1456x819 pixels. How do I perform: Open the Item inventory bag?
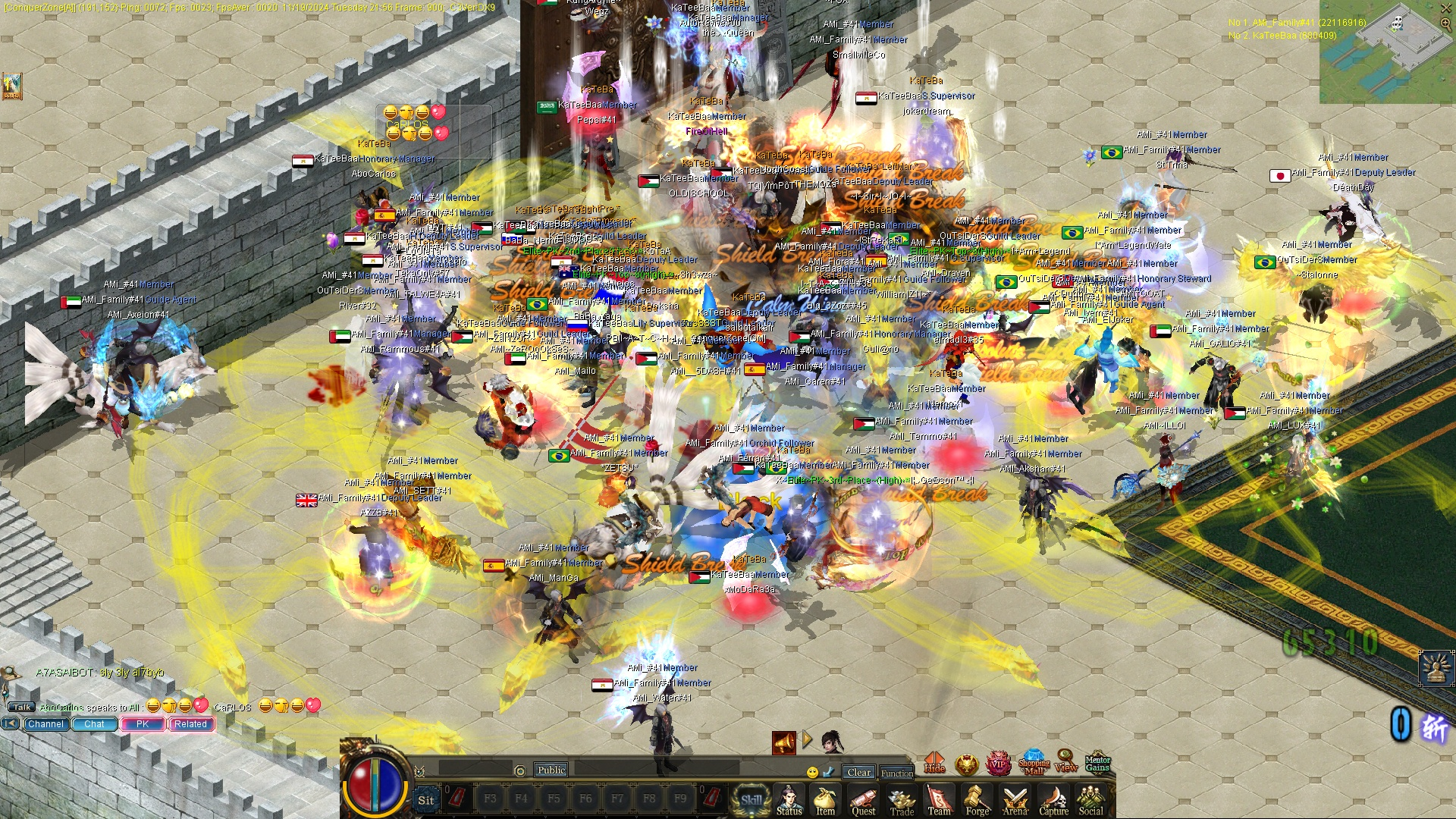point(826,799)
